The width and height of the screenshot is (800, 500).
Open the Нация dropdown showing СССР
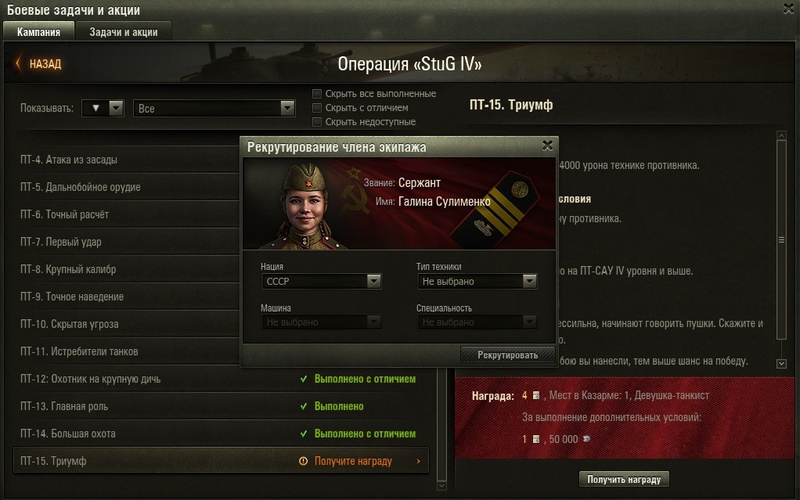point(321,282)
